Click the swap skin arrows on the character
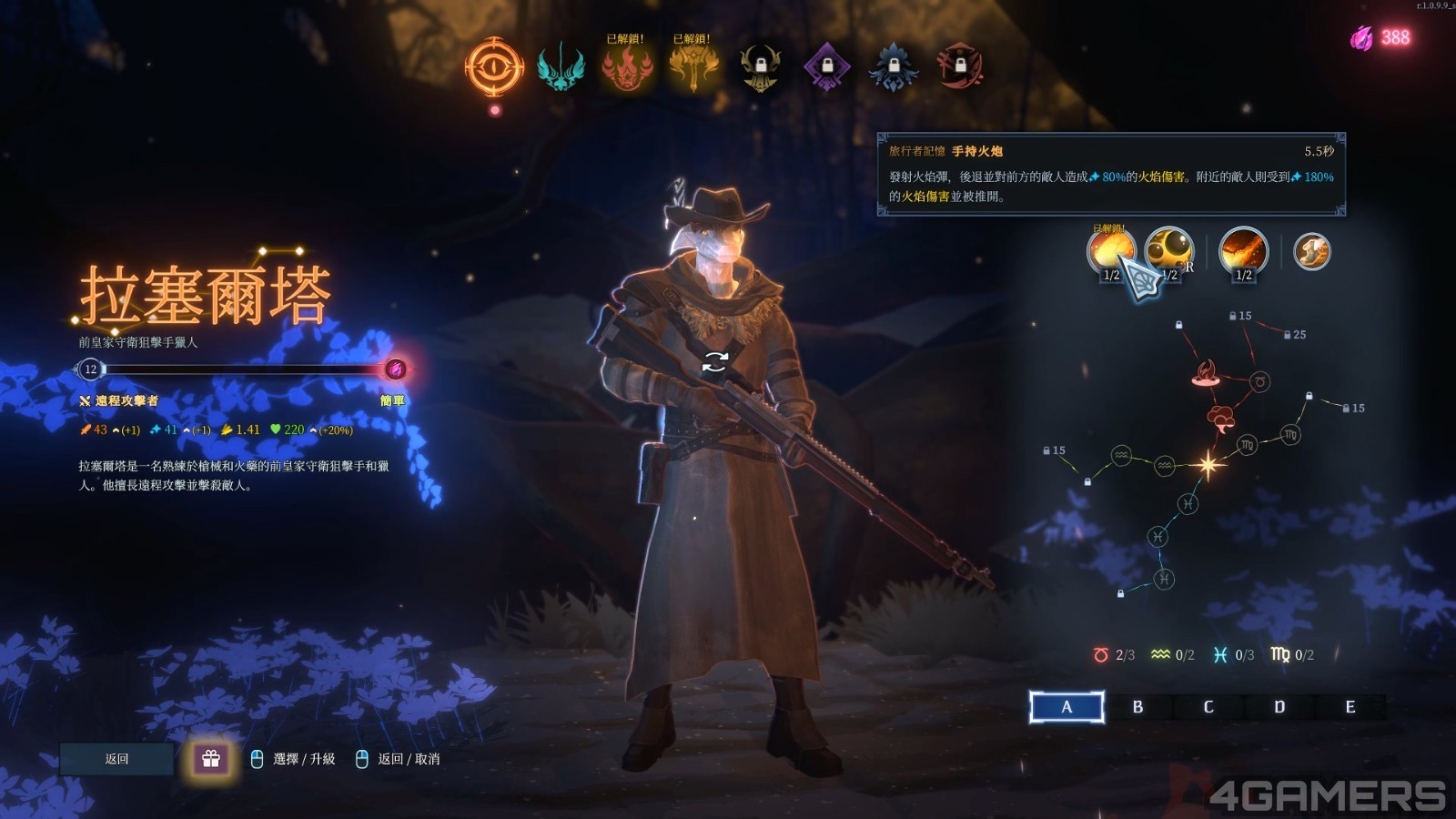This screenshot has height=819, width=1456. (715, 362)
